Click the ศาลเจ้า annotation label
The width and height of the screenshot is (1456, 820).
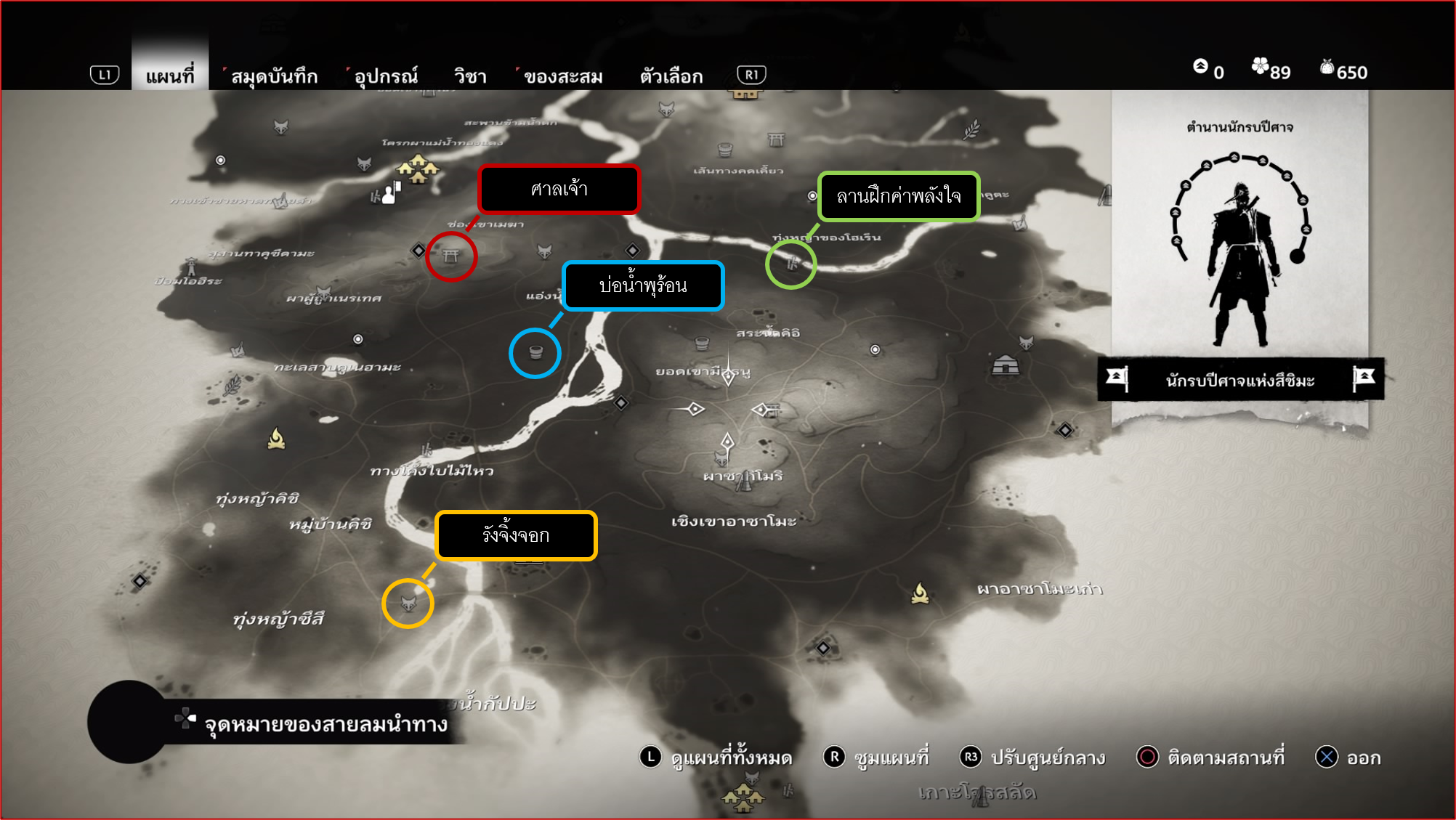[x=559, y=190]
